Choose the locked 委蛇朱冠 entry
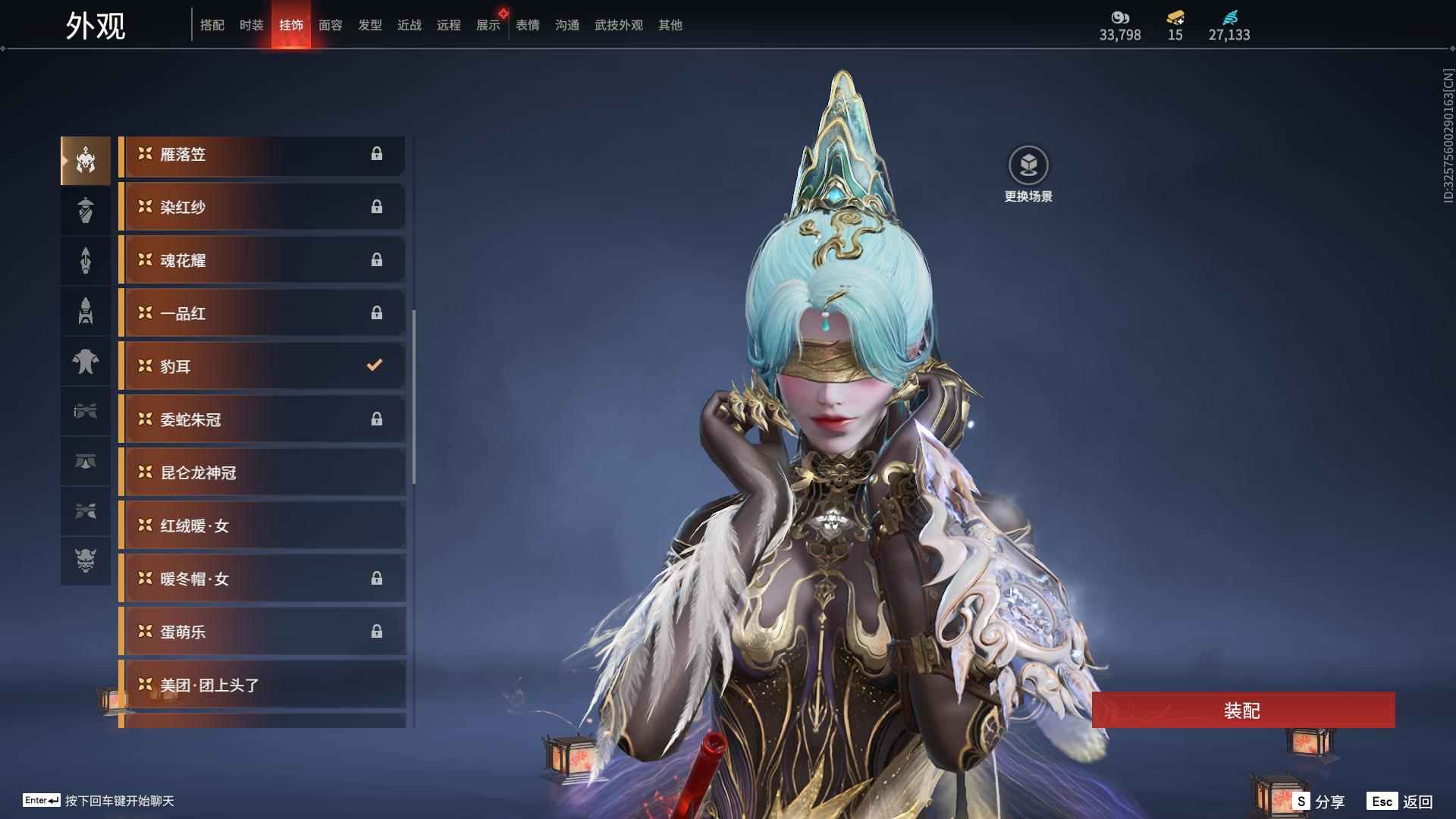1456x819 pixels. click(x=262, y=419)
